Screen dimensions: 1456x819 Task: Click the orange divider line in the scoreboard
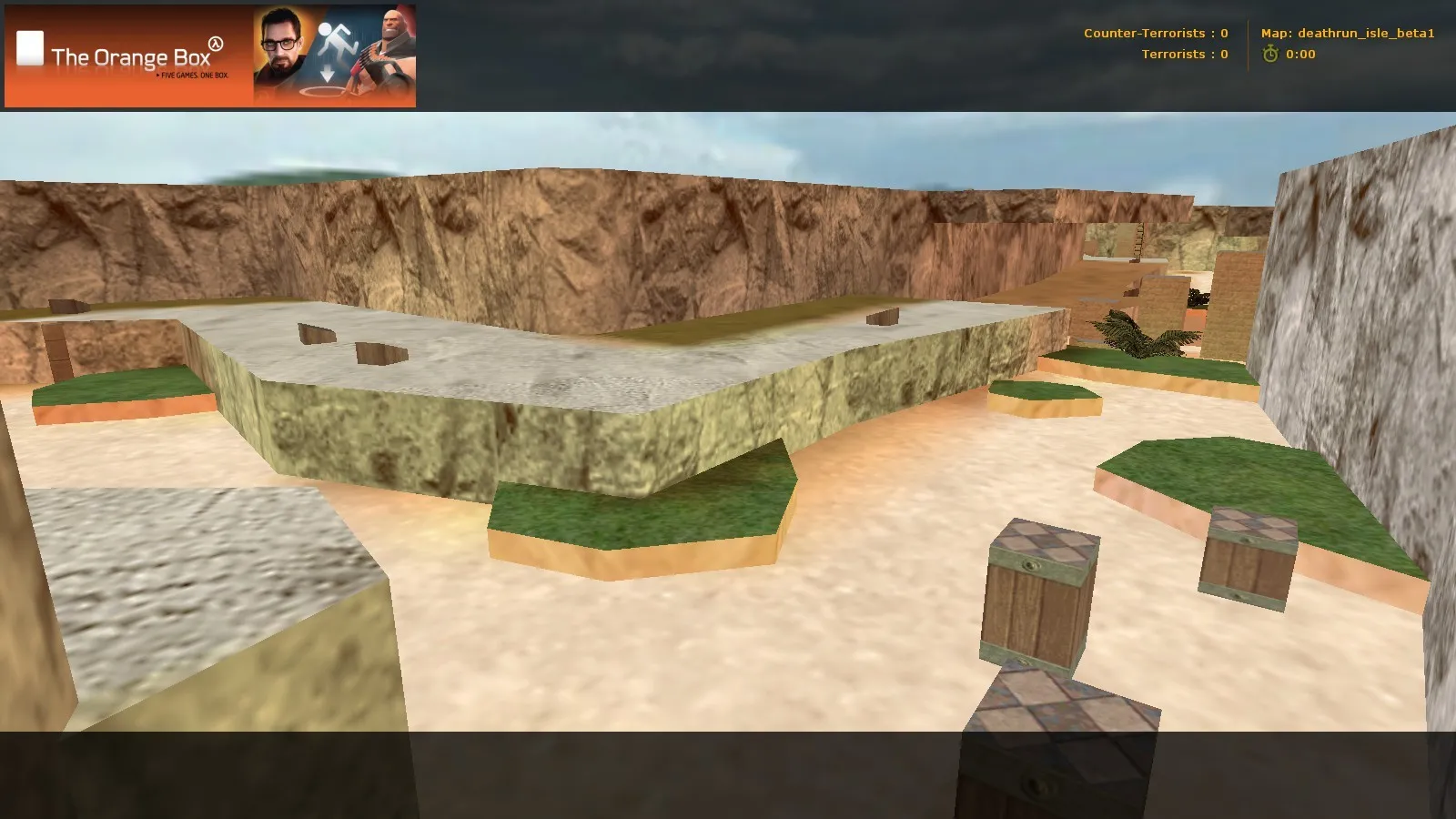click(1249, 44)
